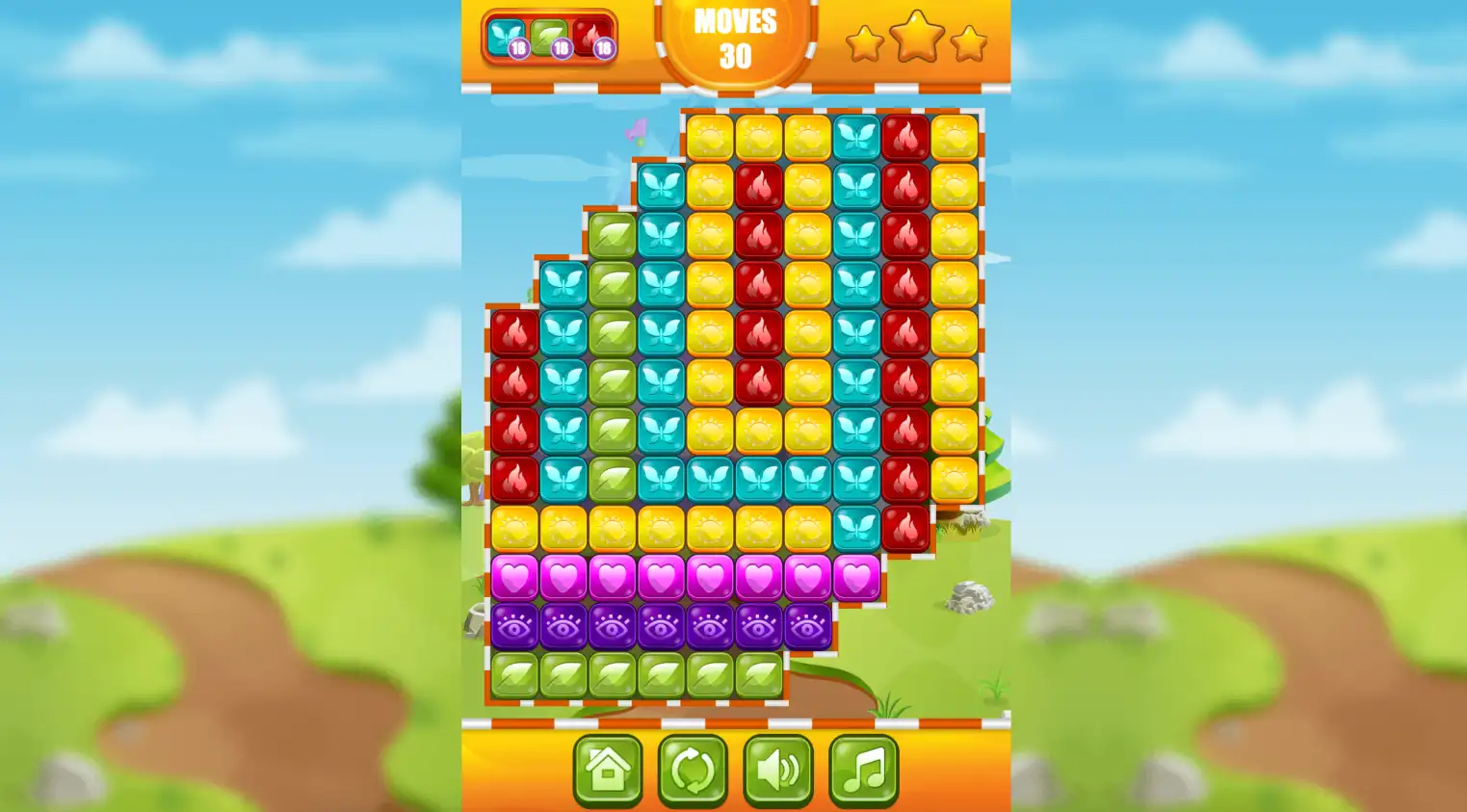Click the fire goal icon showing 18

coord(591,37)
